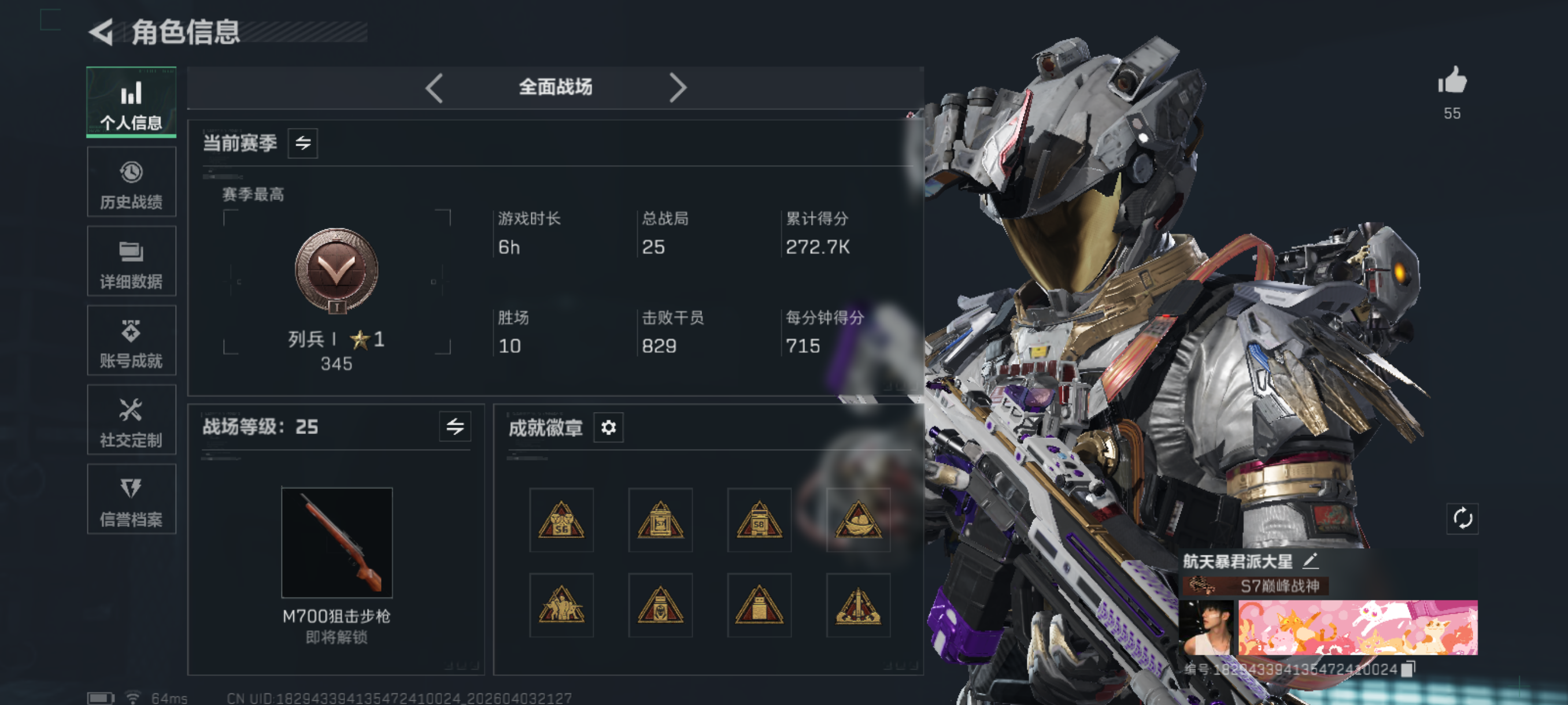Show the 信誉档案 tab
Viewport: 1568px width, 705px height.
pyautogui.click(x=131, y=499)
